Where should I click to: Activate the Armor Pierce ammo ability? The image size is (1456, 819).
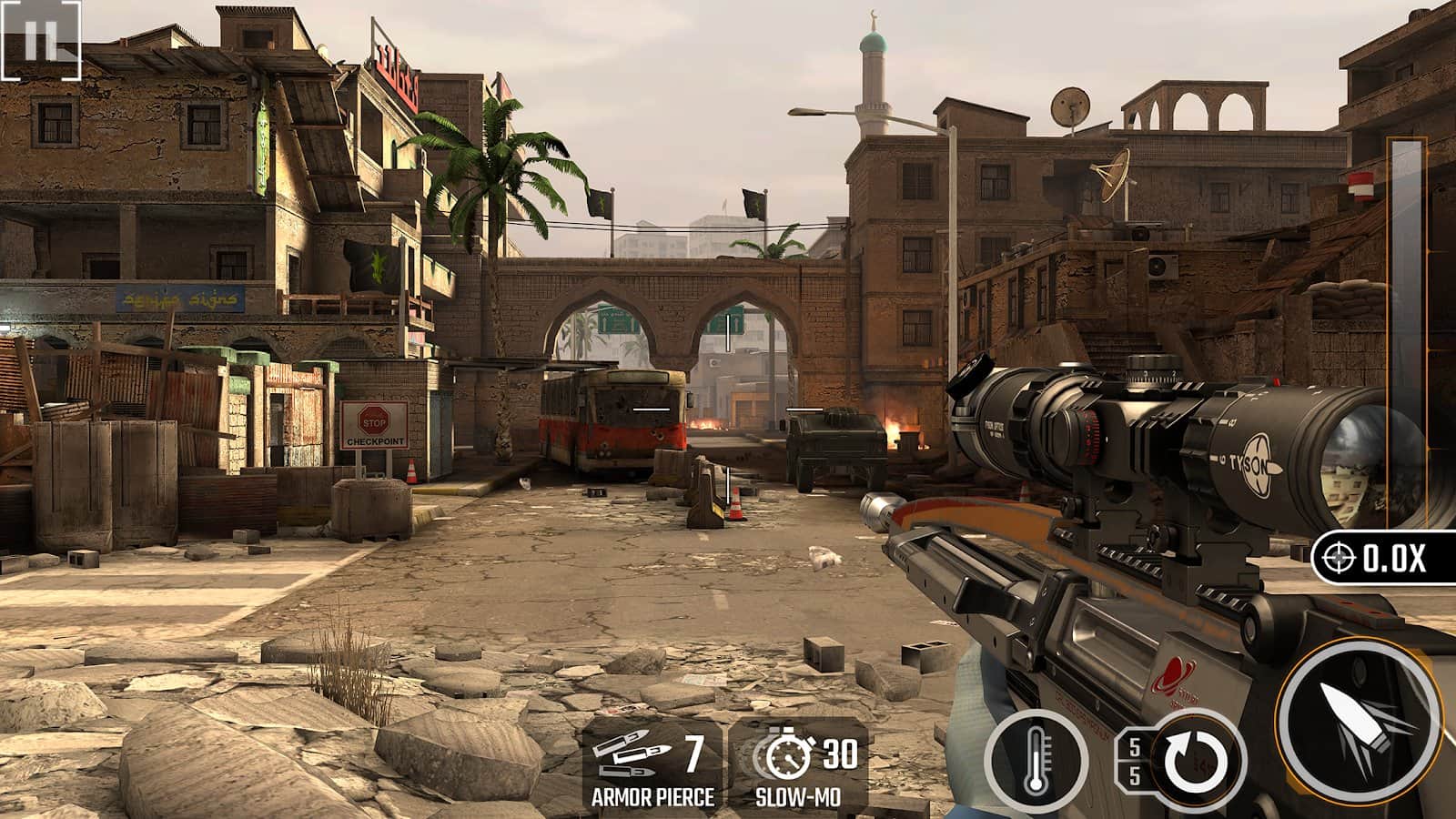[x=652, y=766]
